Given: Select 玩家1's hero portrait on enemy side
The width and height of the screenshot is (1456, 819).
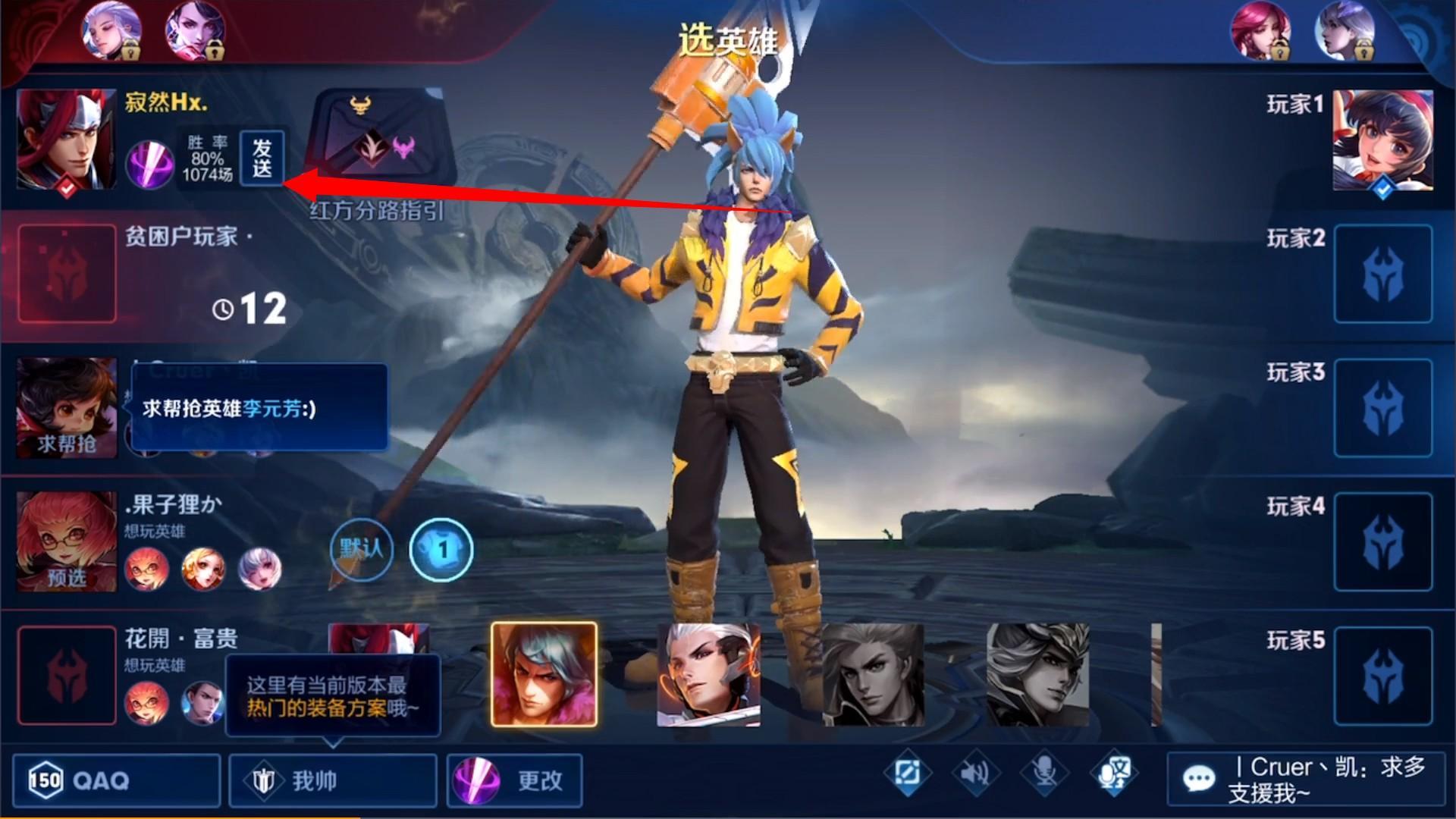Looking at the screenshot, I should [1382, 142].
